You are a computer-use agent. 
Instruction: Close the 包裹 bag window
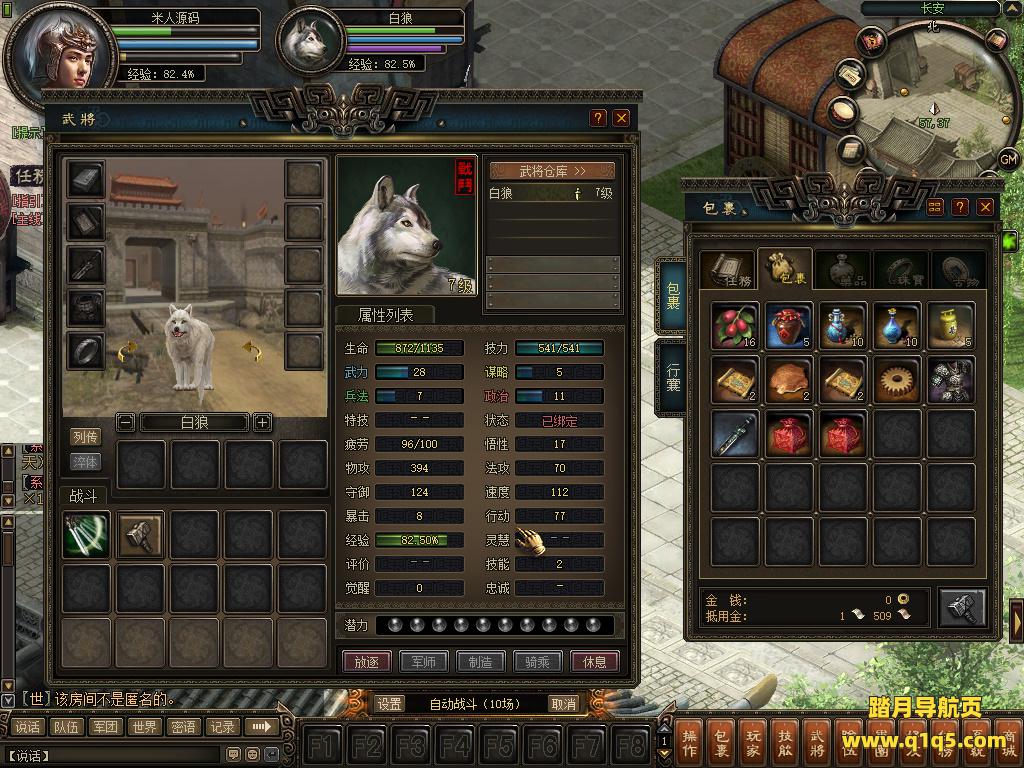pos(986,207)
